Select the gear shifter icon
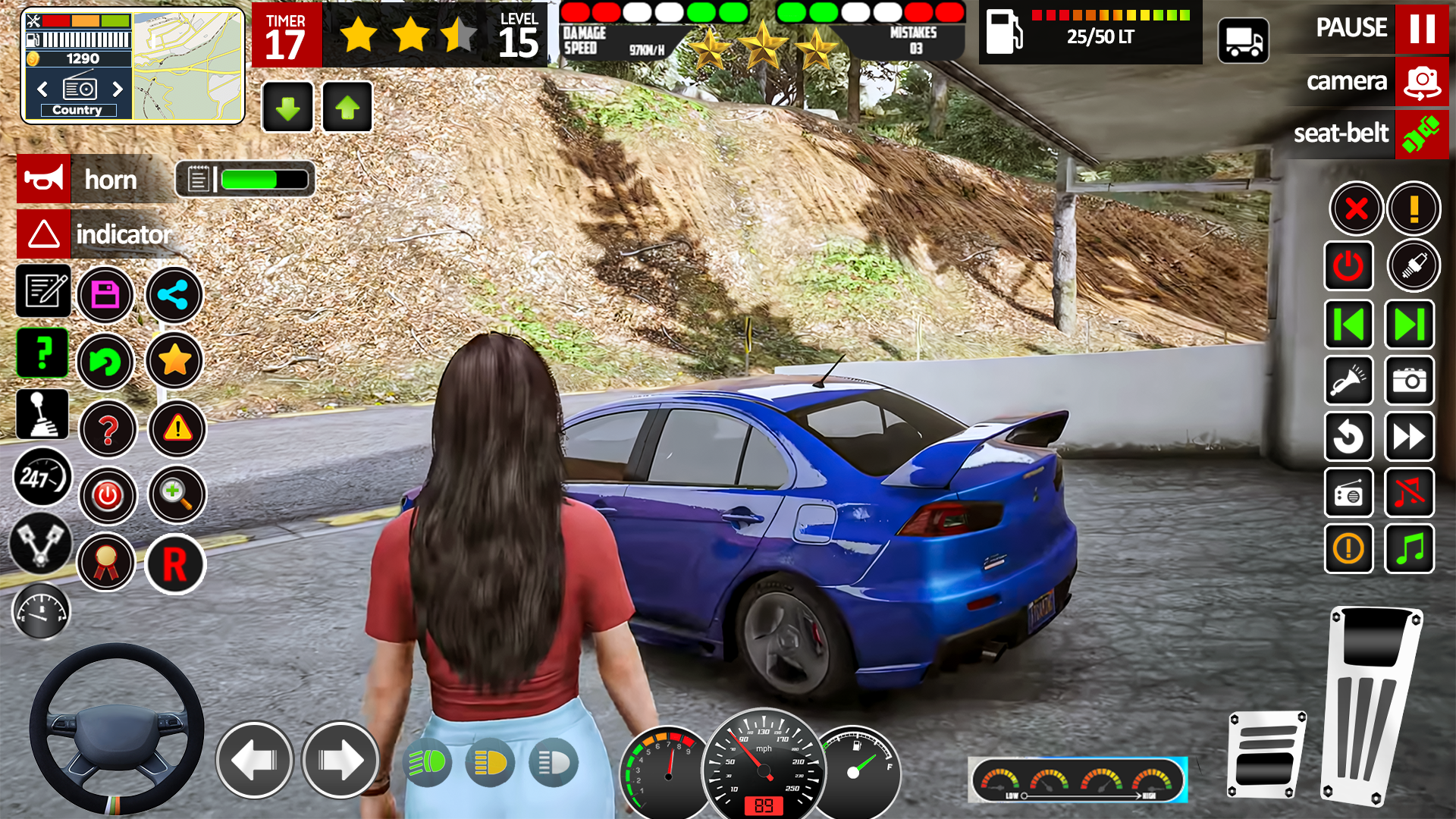The image size is (1456, 819). [x=42, y=413]
